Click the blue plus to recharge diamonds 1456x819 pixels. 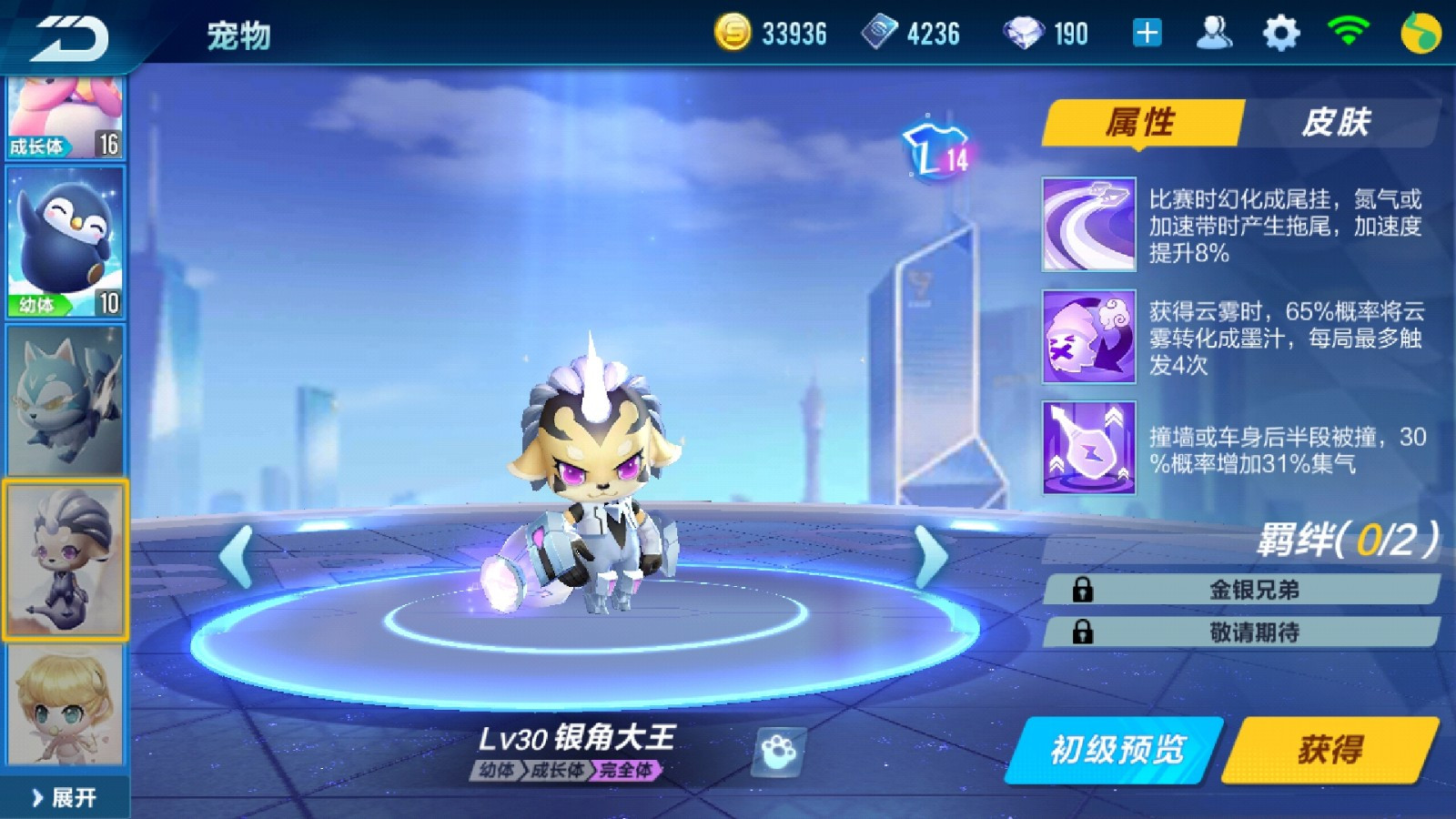coord(1146,32)
